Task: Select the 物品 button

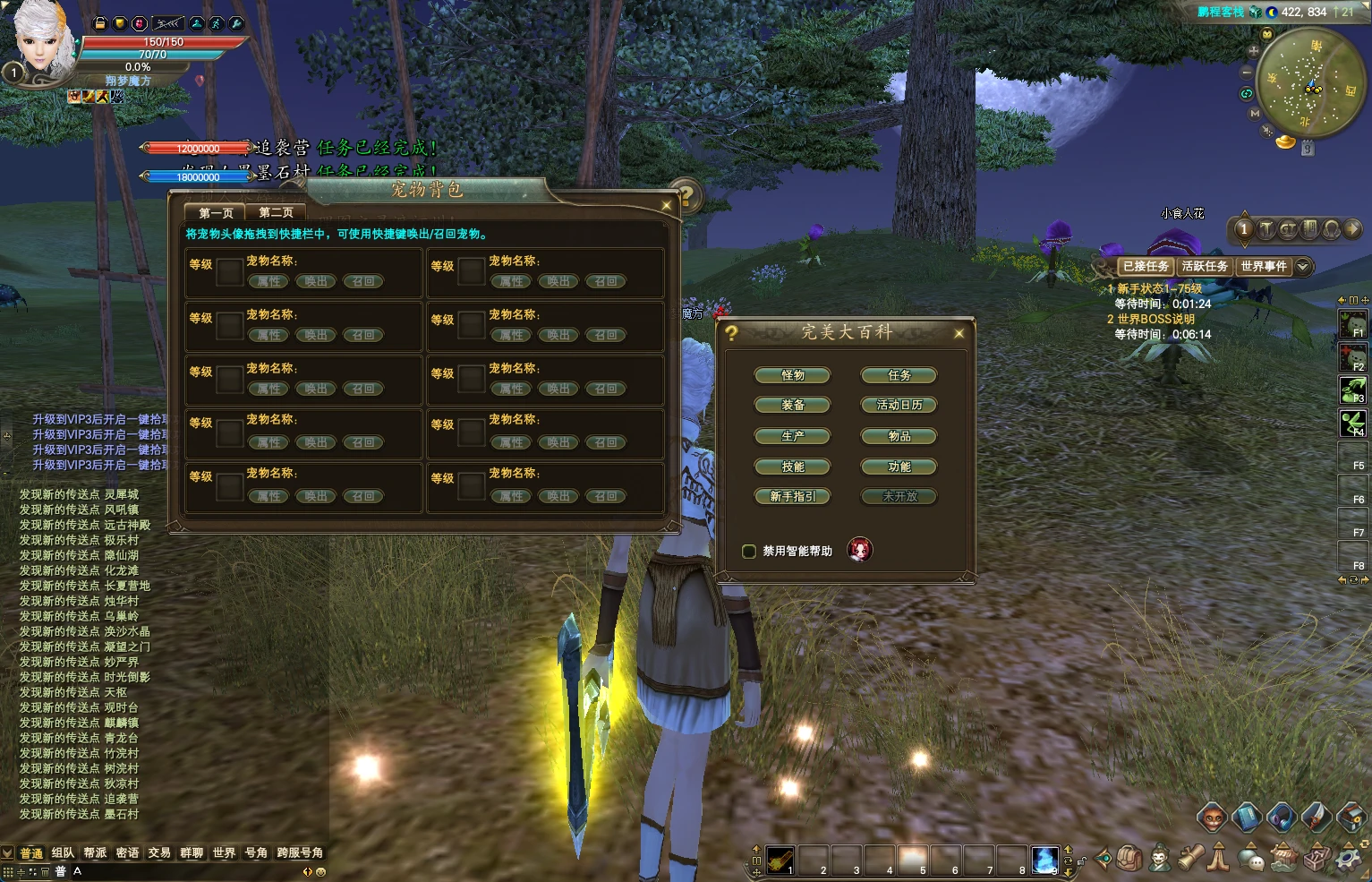Action: coord(899,437)
